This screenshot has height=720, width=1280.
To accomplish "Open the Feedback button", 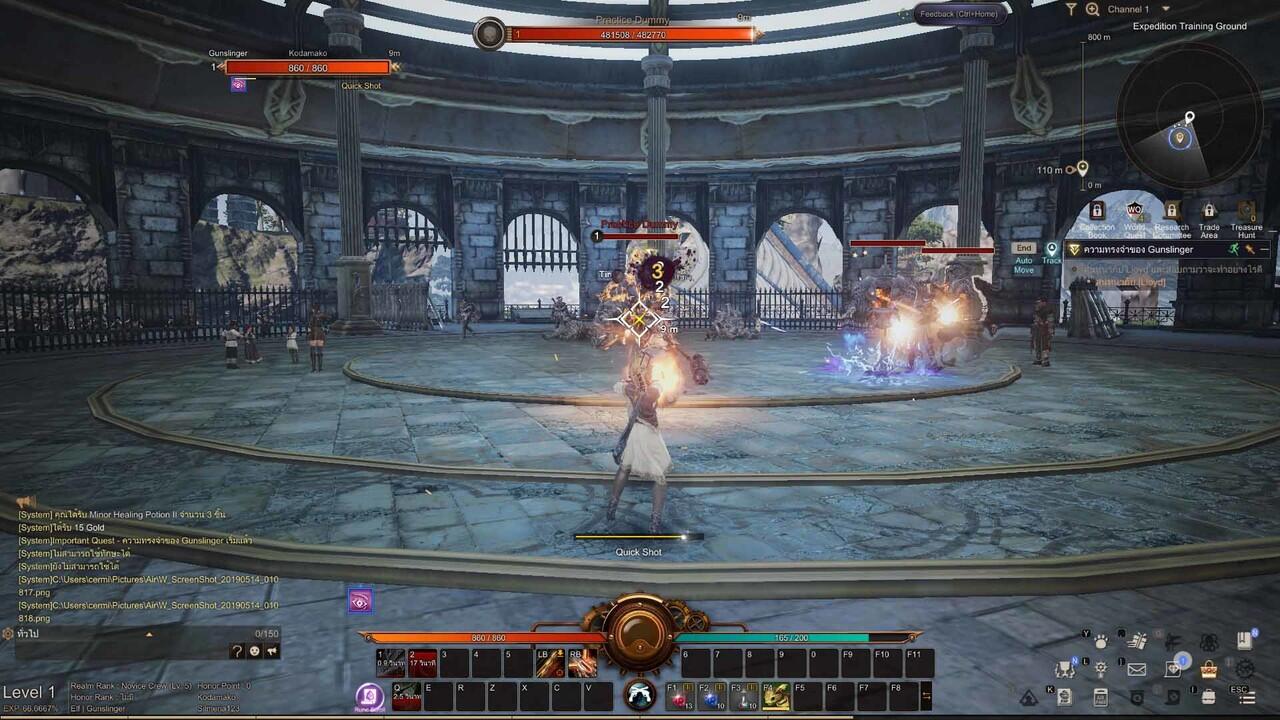I will tap(957, 14).
